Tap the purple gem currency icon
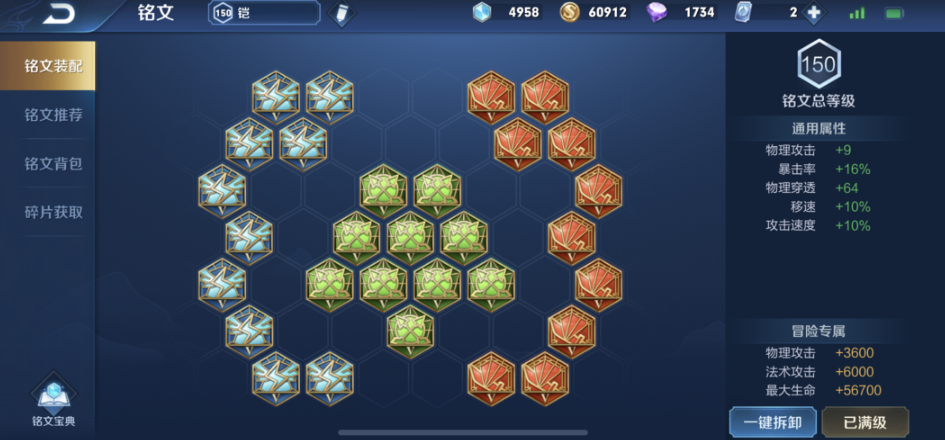 pyautogui.click(x=657, y=13)
